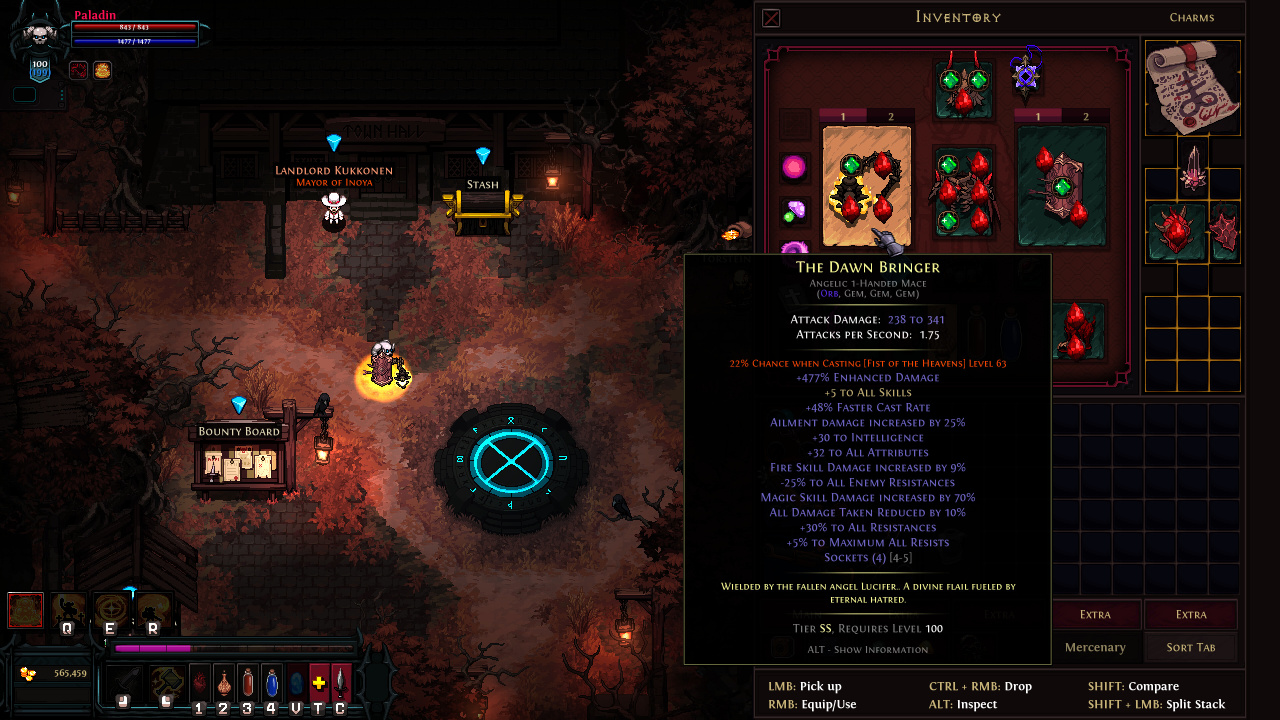
Task: Use the blue mana potion
Action: tap(271, 684)
